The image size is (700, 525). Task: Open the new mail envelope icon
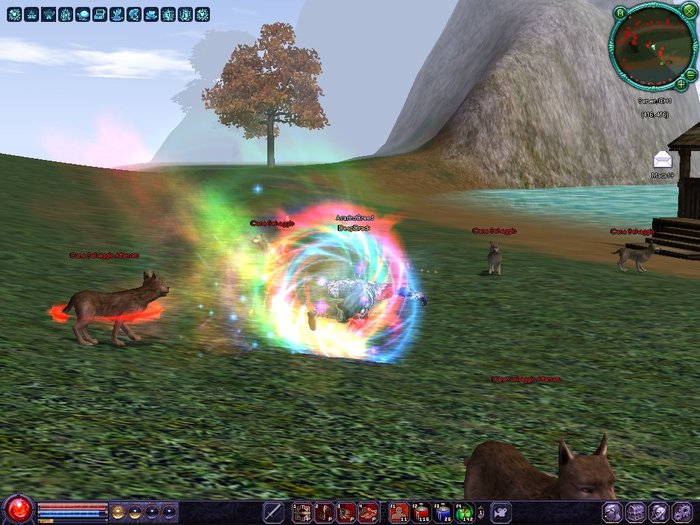pos(662,160)
